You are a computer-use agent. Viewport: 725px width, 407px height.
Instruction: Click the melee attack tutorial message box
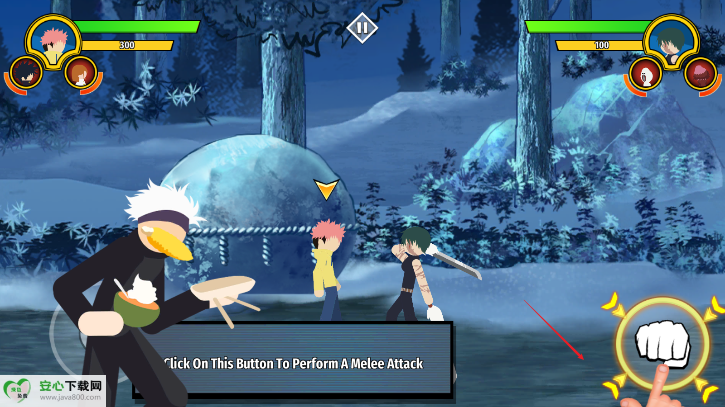[293, 362]
